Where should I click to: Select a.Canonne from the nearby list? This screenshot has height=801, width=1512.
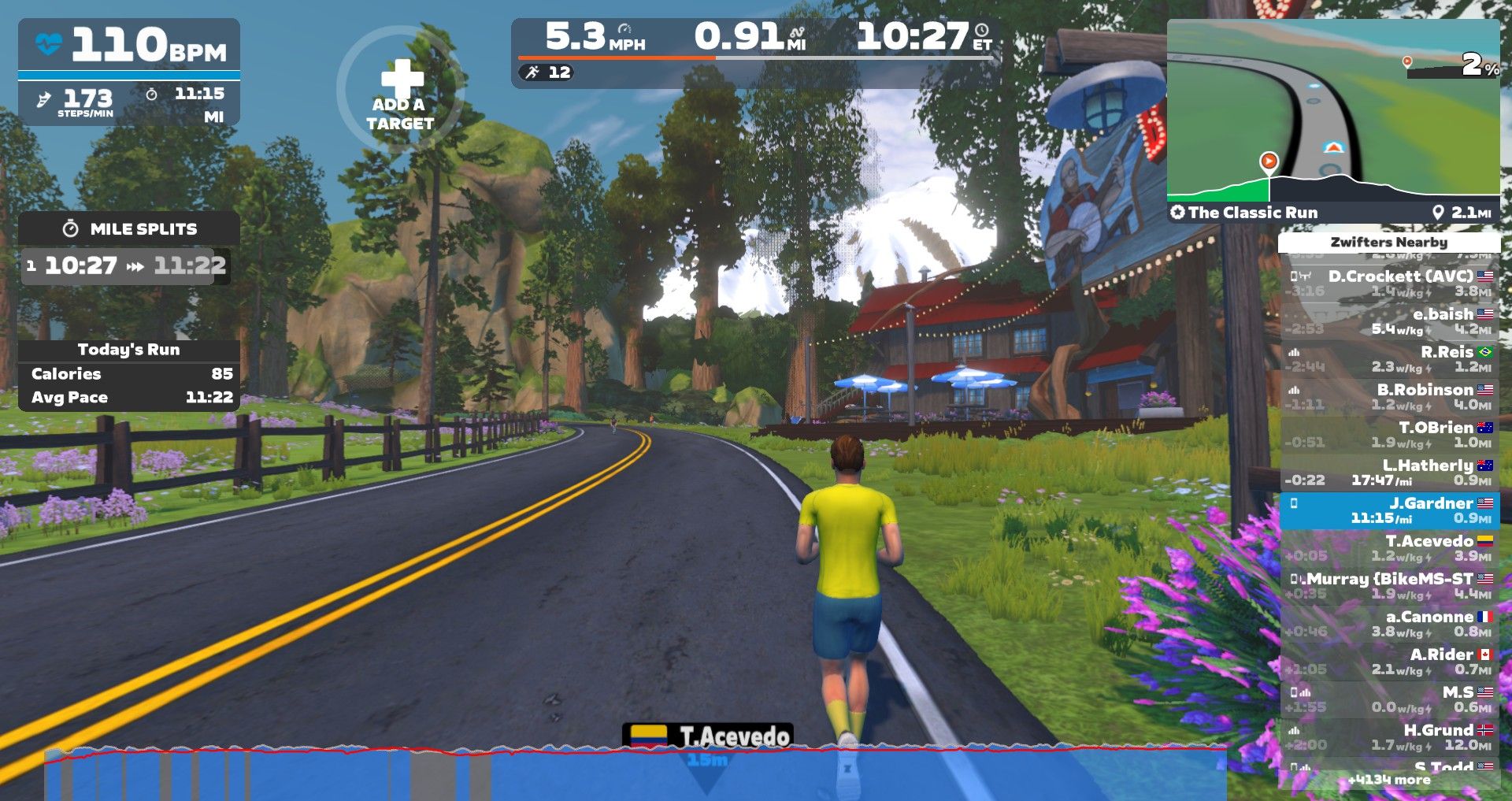pos(1390,623)
